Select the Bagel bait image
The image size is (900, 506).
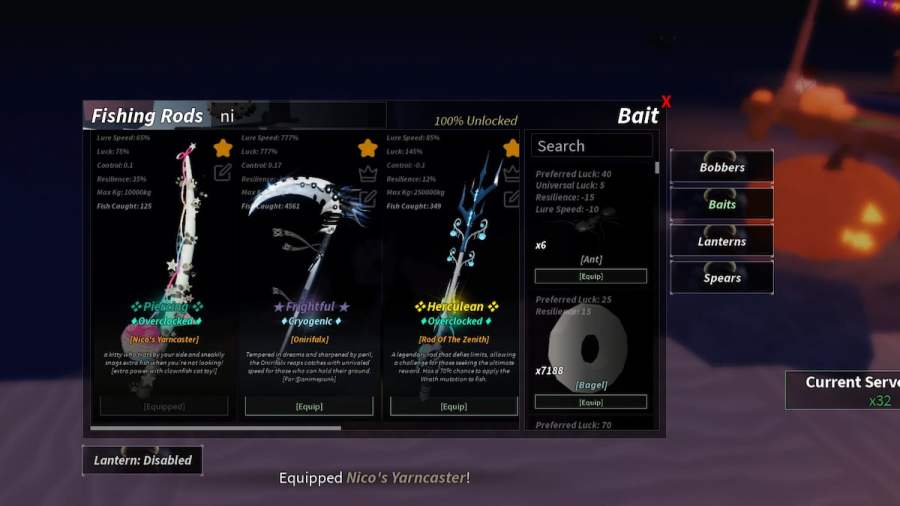[x=589, y=347]
